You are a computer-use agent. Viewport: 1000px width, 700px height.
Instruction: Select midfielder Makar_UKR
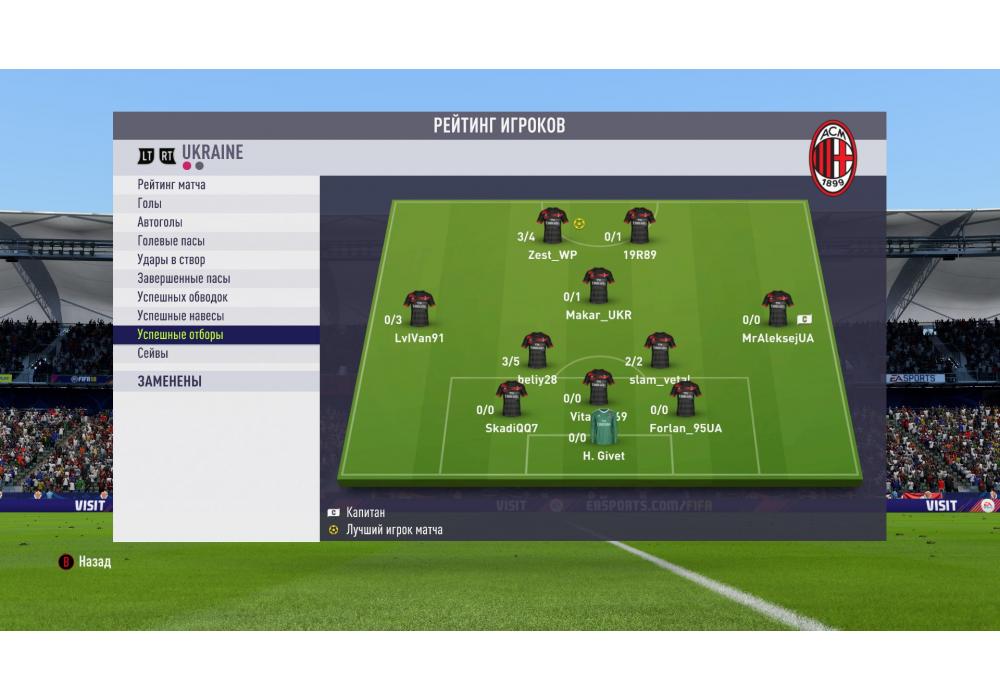pos(598,287)
